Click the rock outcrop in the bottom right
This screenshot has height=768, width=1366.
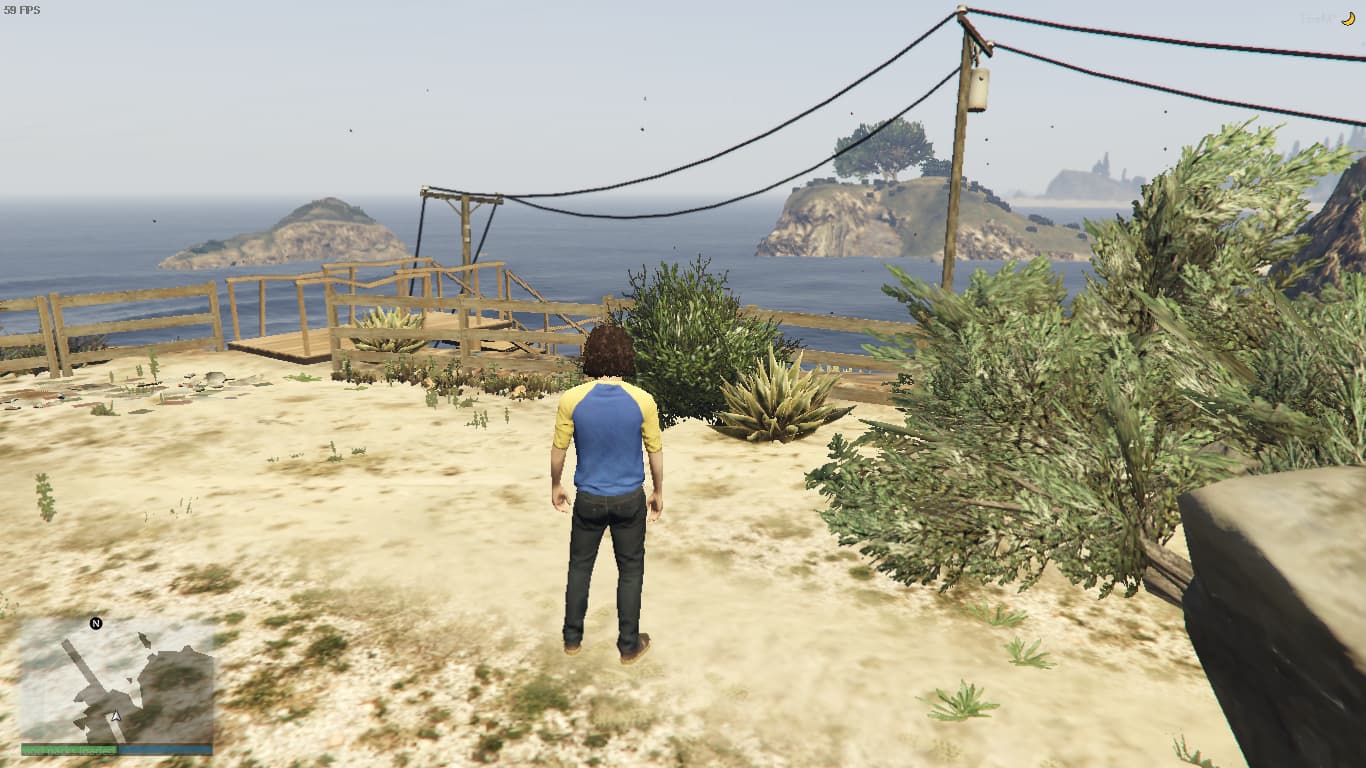tap(1280, 600)
